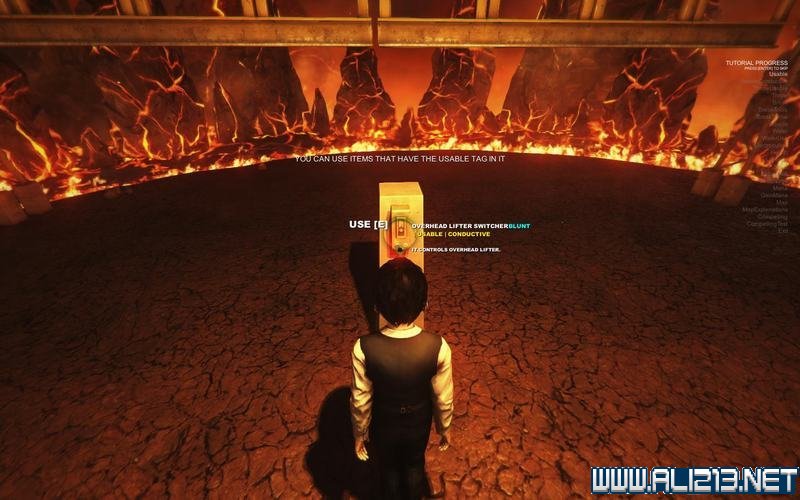Click the ALI213.NET watermark link
The width and height of the screenshot is (800, 500).
[x=693, y=479]
